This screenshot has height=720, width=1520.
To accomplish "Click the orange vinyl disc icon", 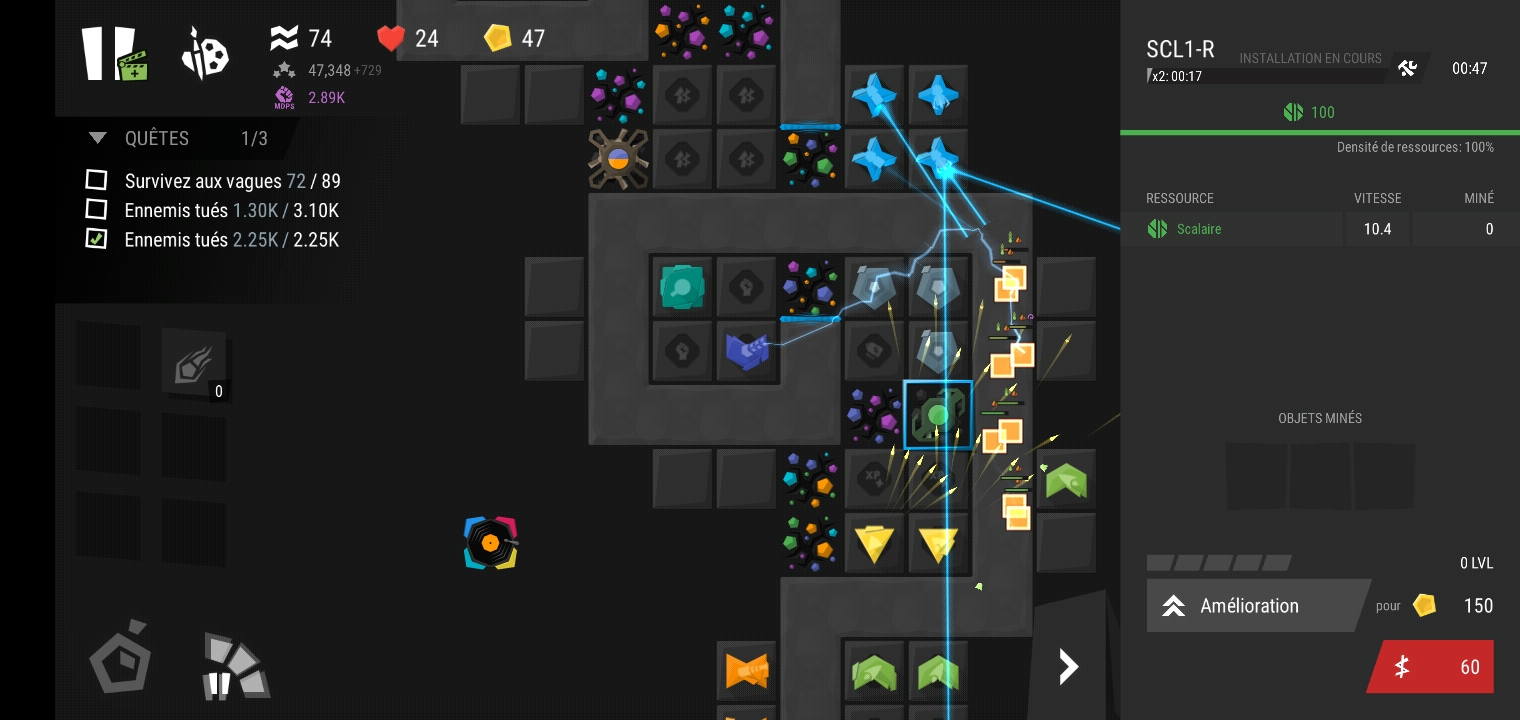I will pyautogui.click(x=490, y=543).
